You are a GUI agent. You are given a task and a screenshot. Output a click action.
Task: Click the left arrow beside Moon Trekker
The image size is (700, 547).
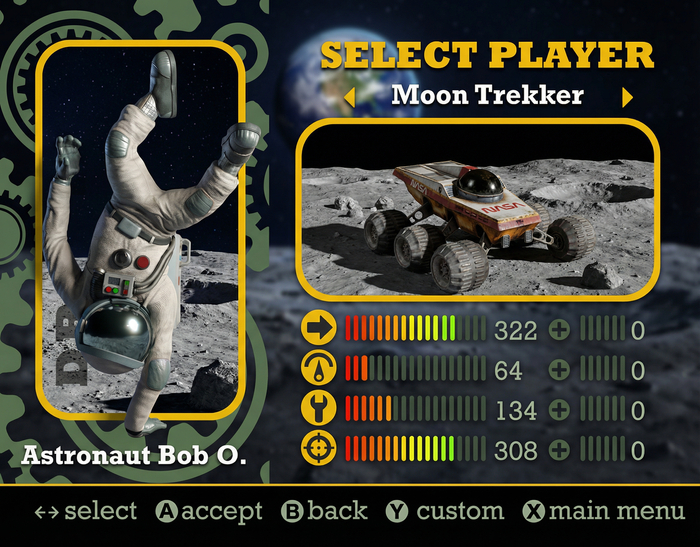pos(349,97)
